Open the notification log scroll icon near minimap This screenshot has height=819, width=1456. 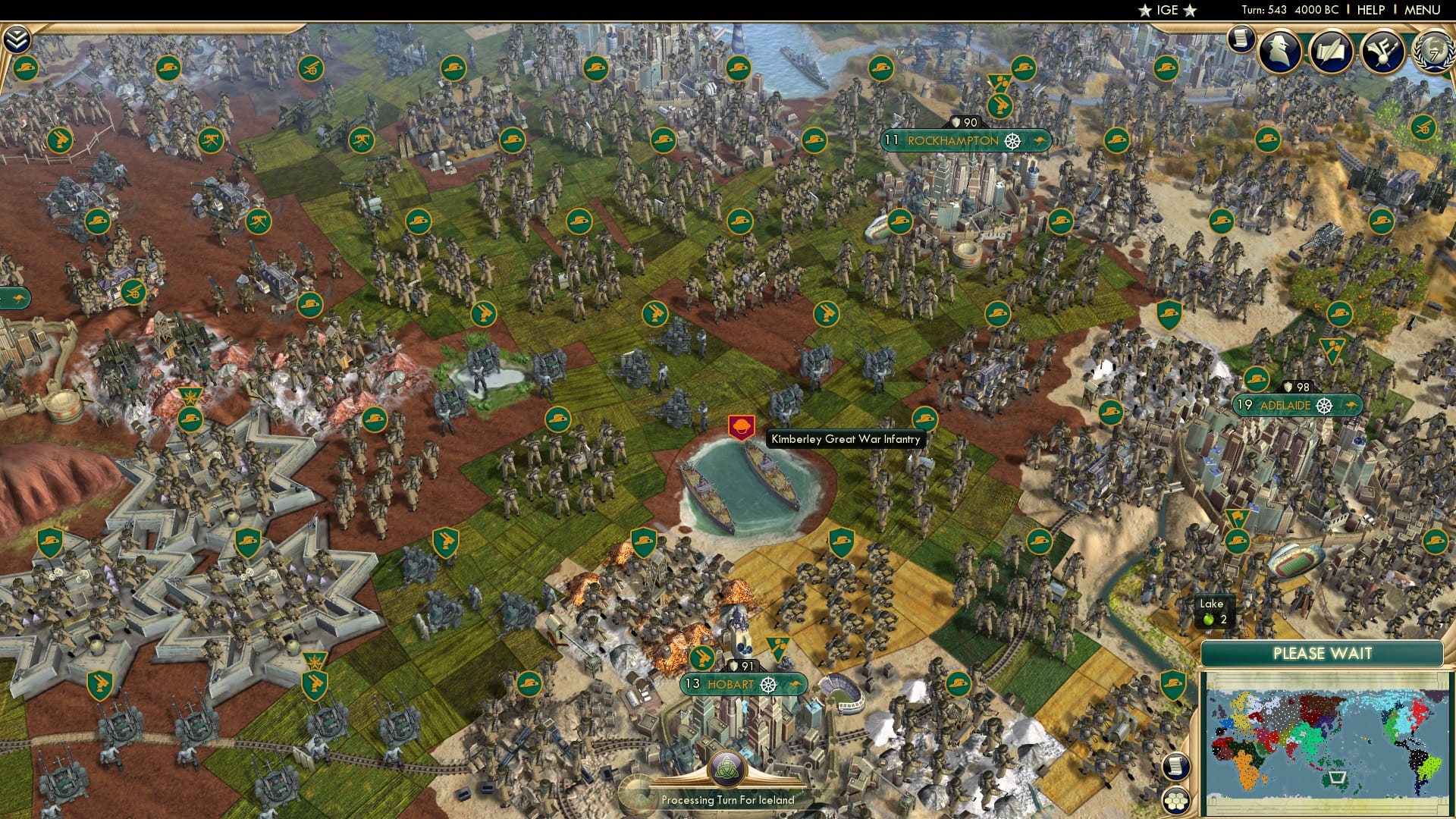[1176, 766]
